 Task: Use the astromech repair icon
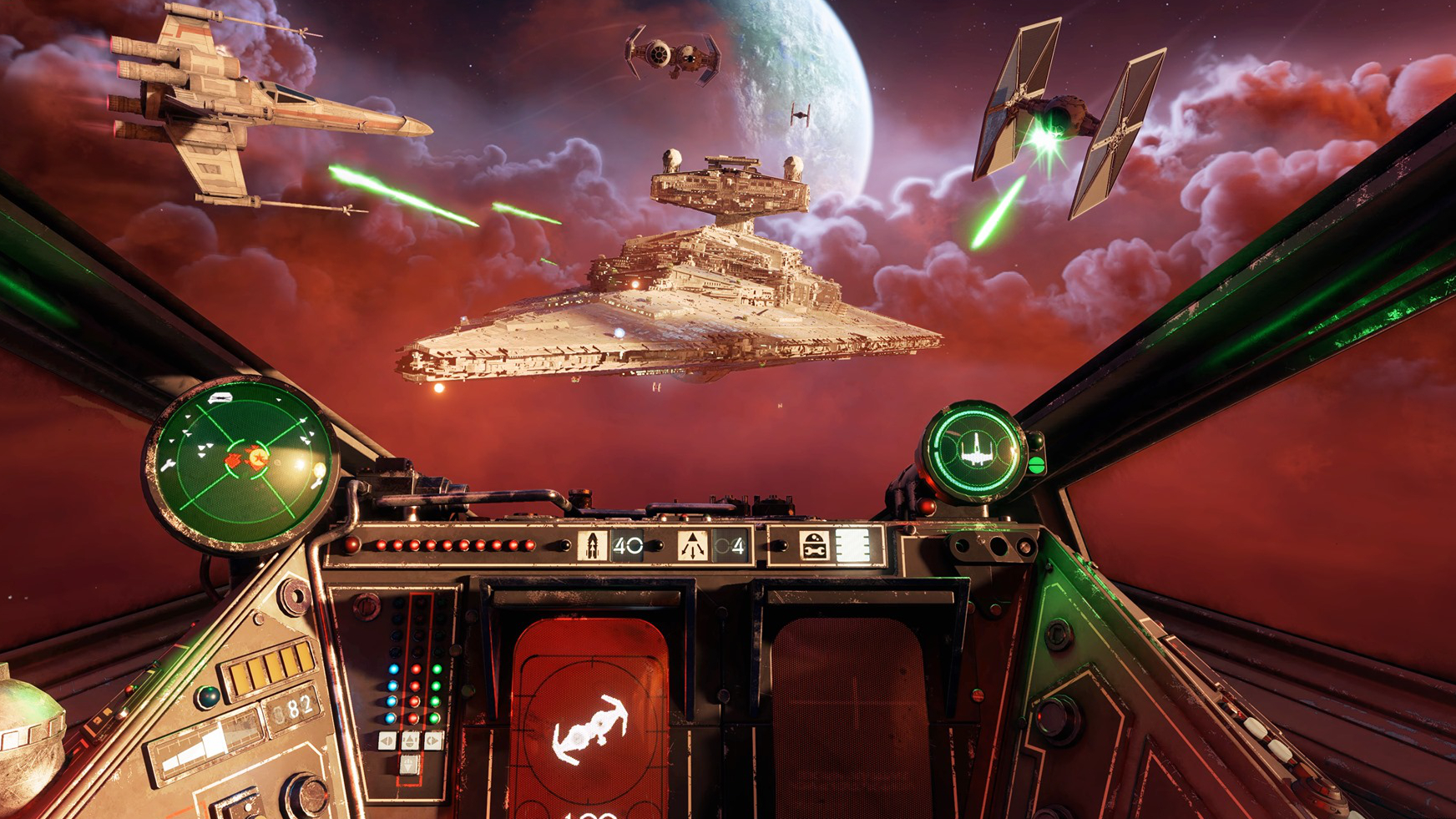pyautogui.click(x=814, y=546)
